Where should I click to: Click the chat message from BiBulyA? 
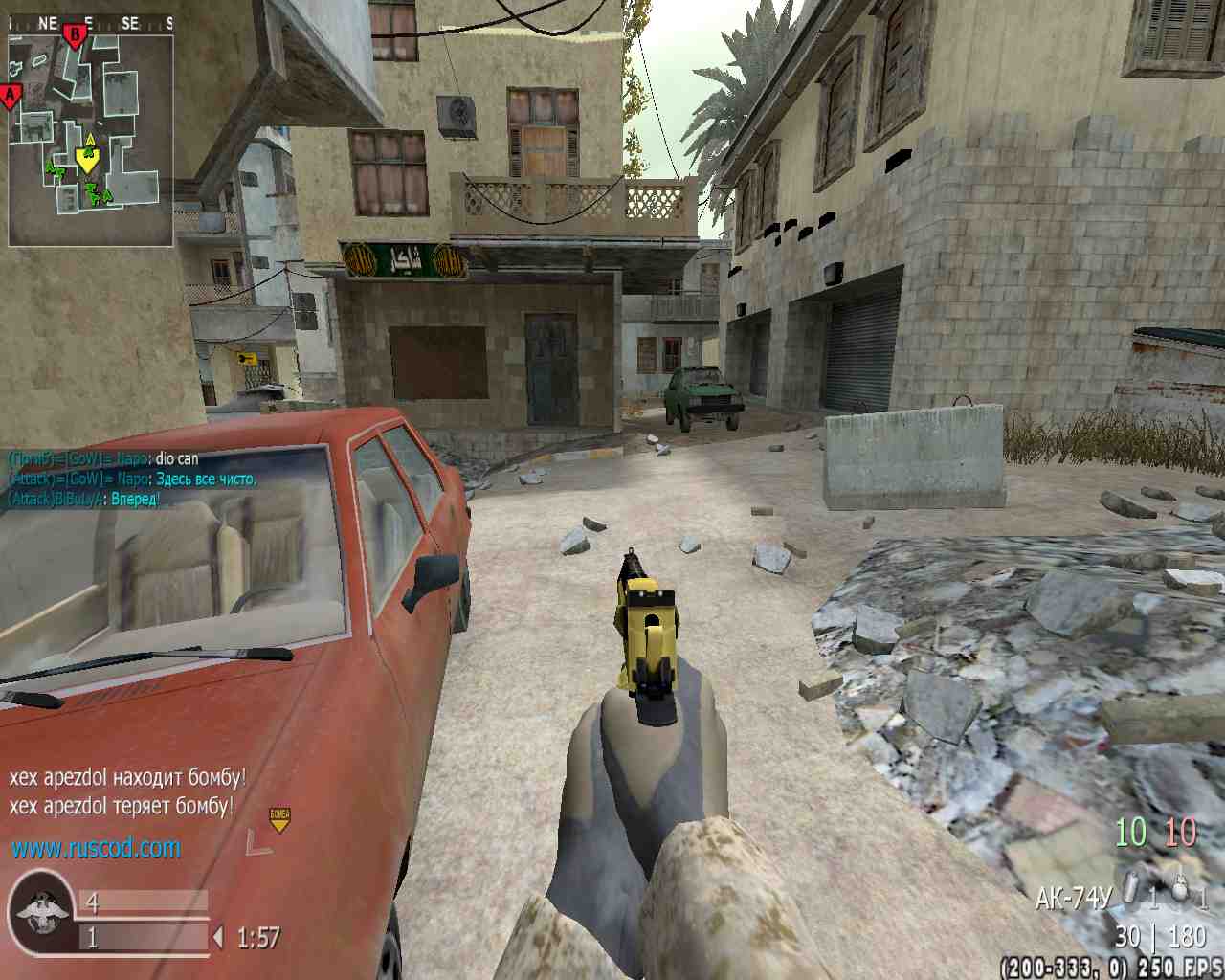pos(84,499)
